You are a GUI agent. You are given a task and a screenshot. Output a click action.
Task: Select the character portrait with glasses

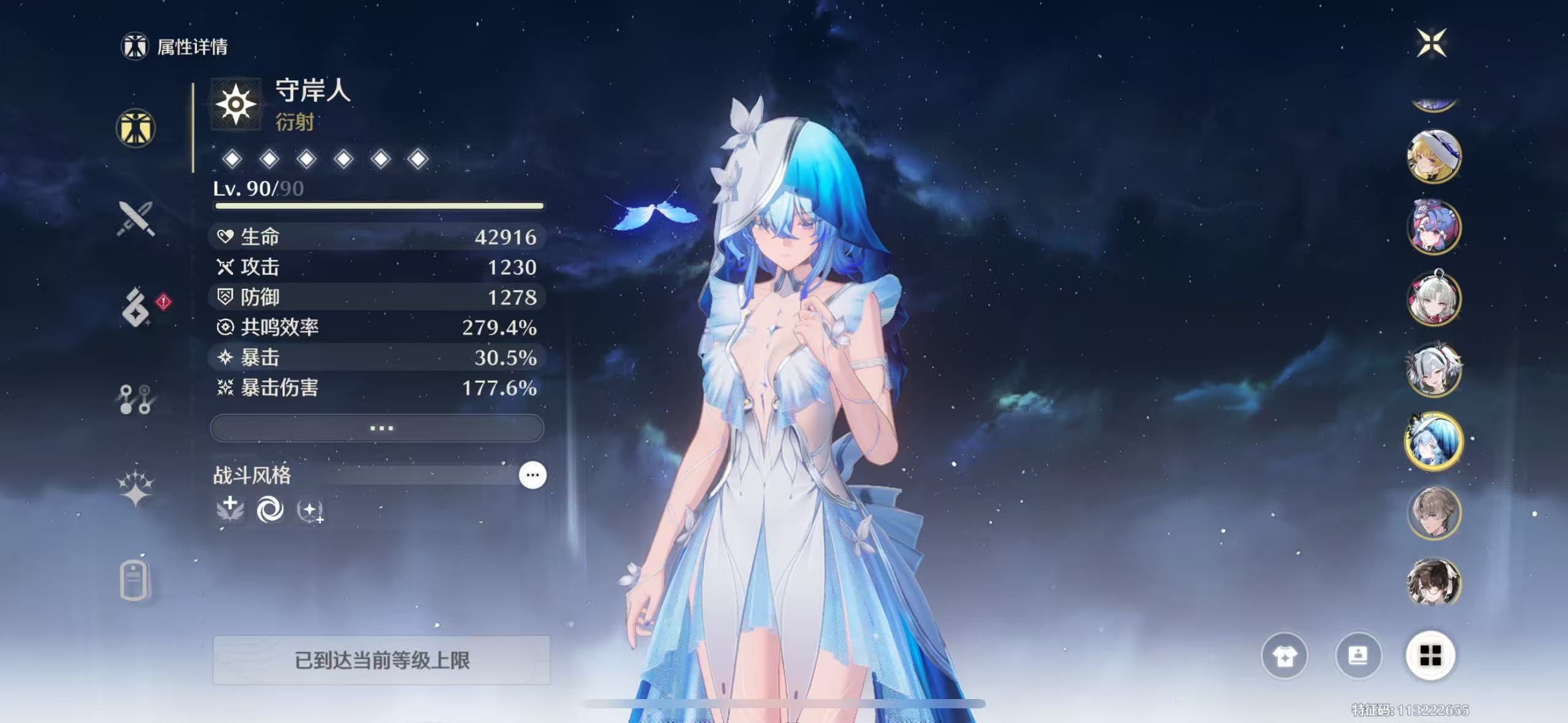pyautogui.click(x=1434, y=583)
